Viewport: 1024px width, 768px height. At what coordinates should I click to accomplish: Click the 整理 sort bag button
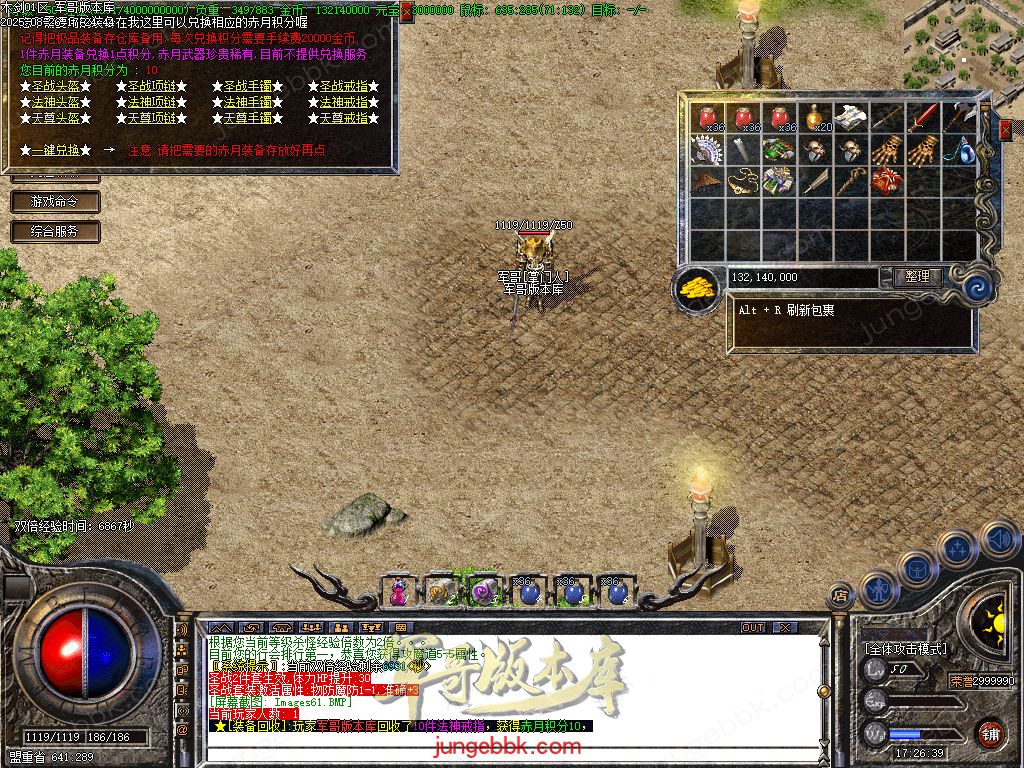[916, 277]
